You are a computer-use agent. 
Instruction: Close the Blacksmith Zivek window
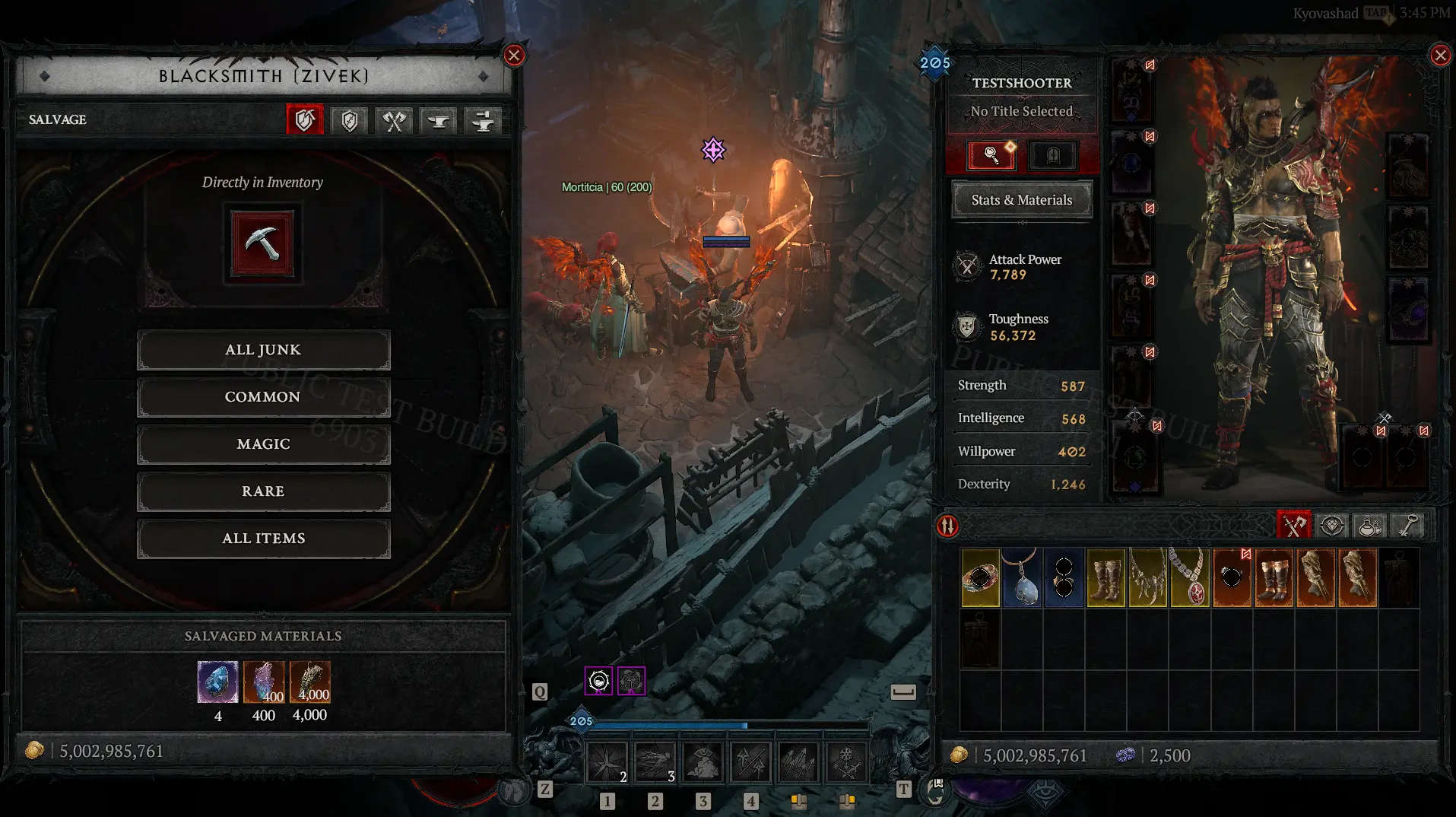[x=514, y=56]
